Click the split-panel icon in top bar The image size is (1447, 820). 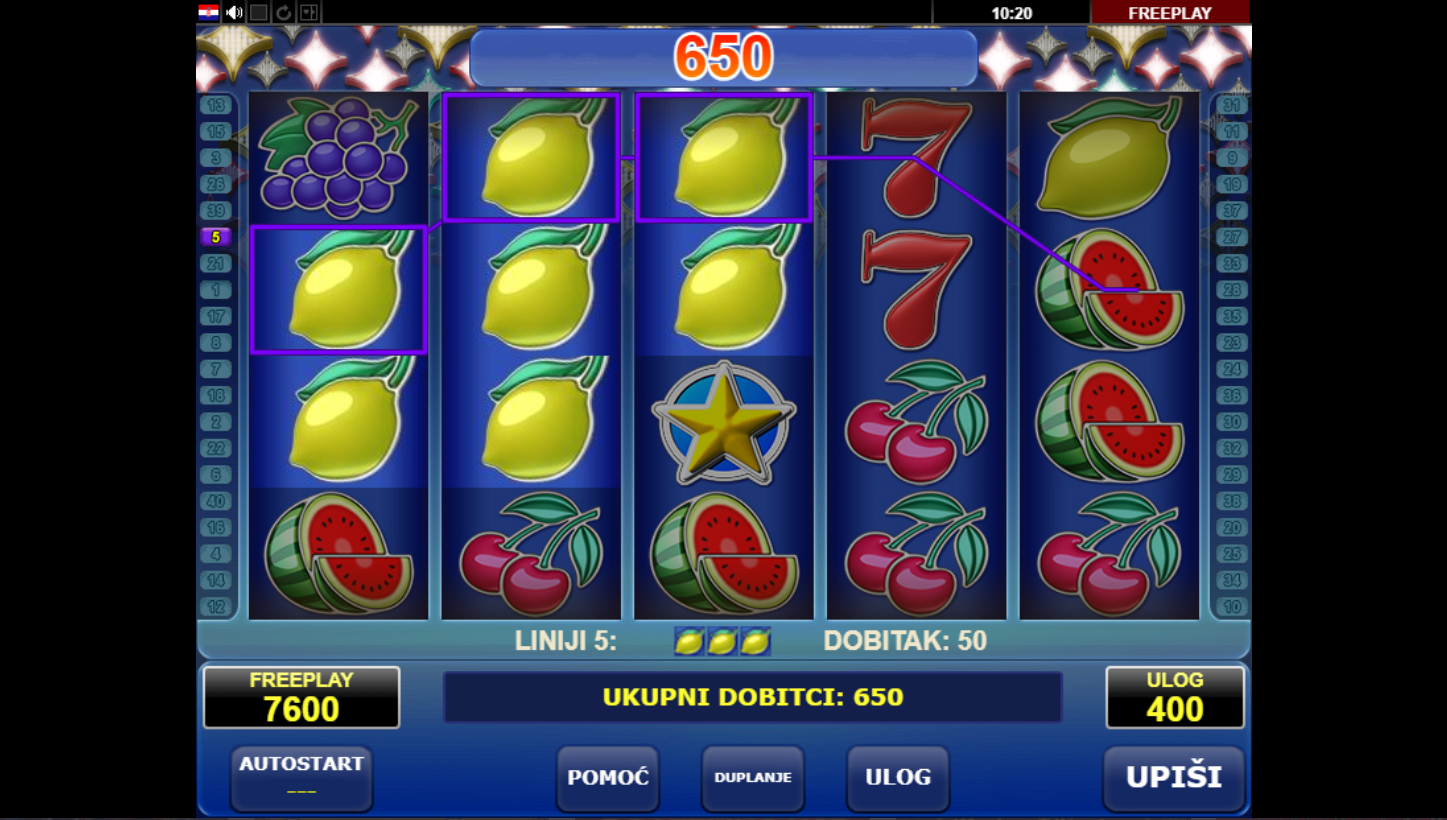click(x=308, y=12)
